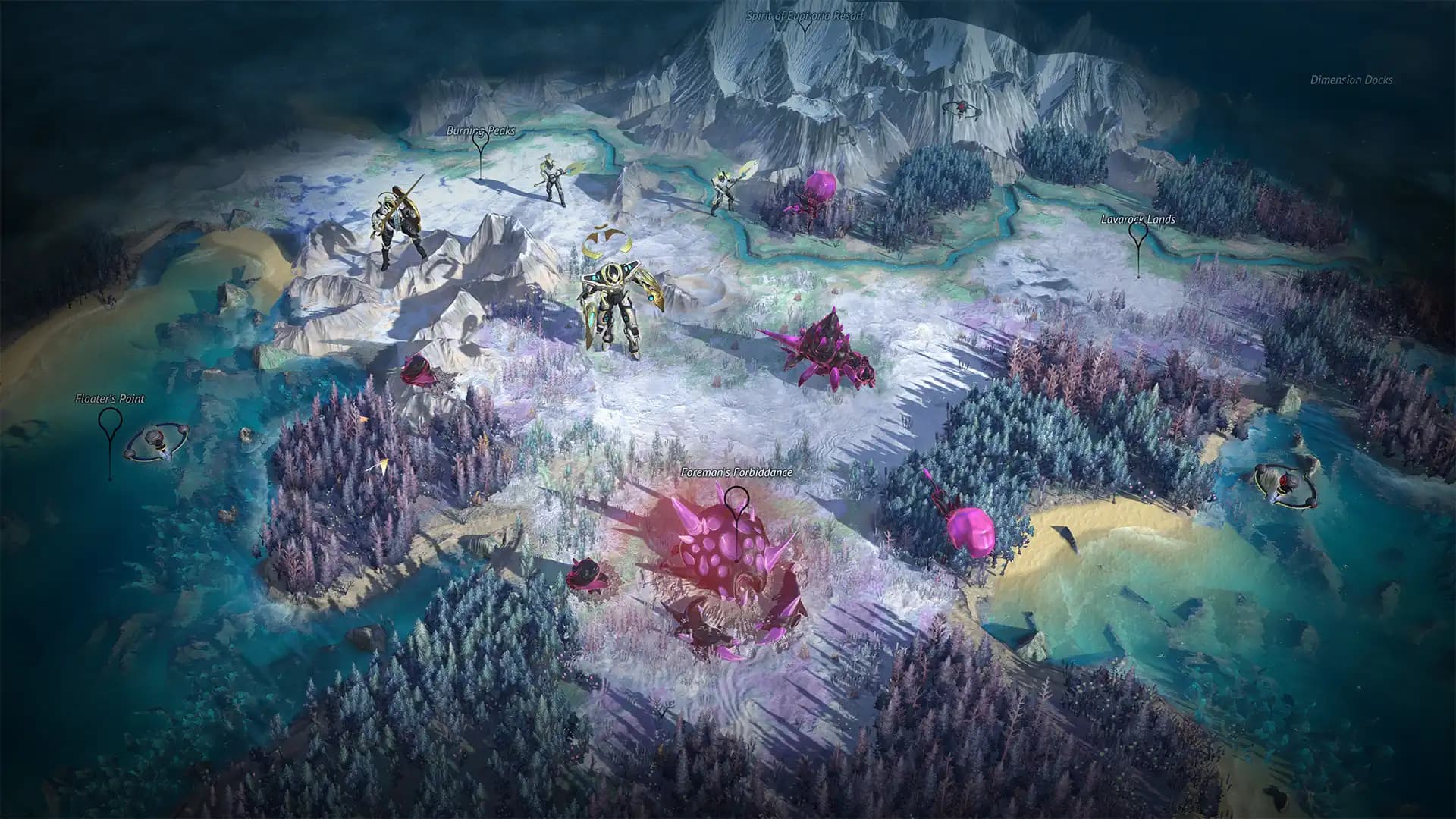The width and height of the screenshot is (1456, 819).
Task: Click the Foreman's Forbiddance label
Action: point(738,472)
